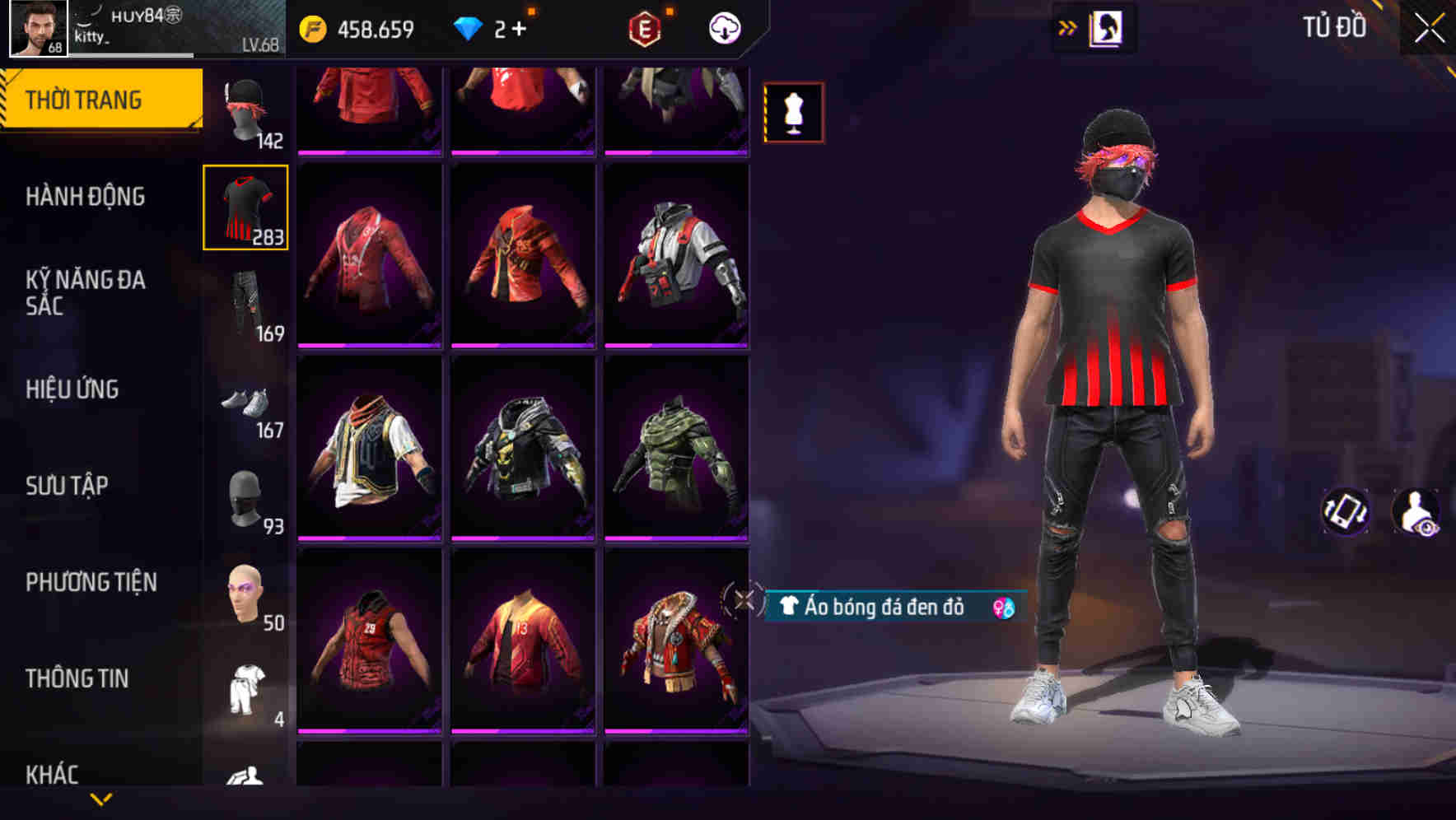Viewport: 1456px width, 820px height.
Task: Select the mannequin display icon beside the character
Action: tap(793, 111)
